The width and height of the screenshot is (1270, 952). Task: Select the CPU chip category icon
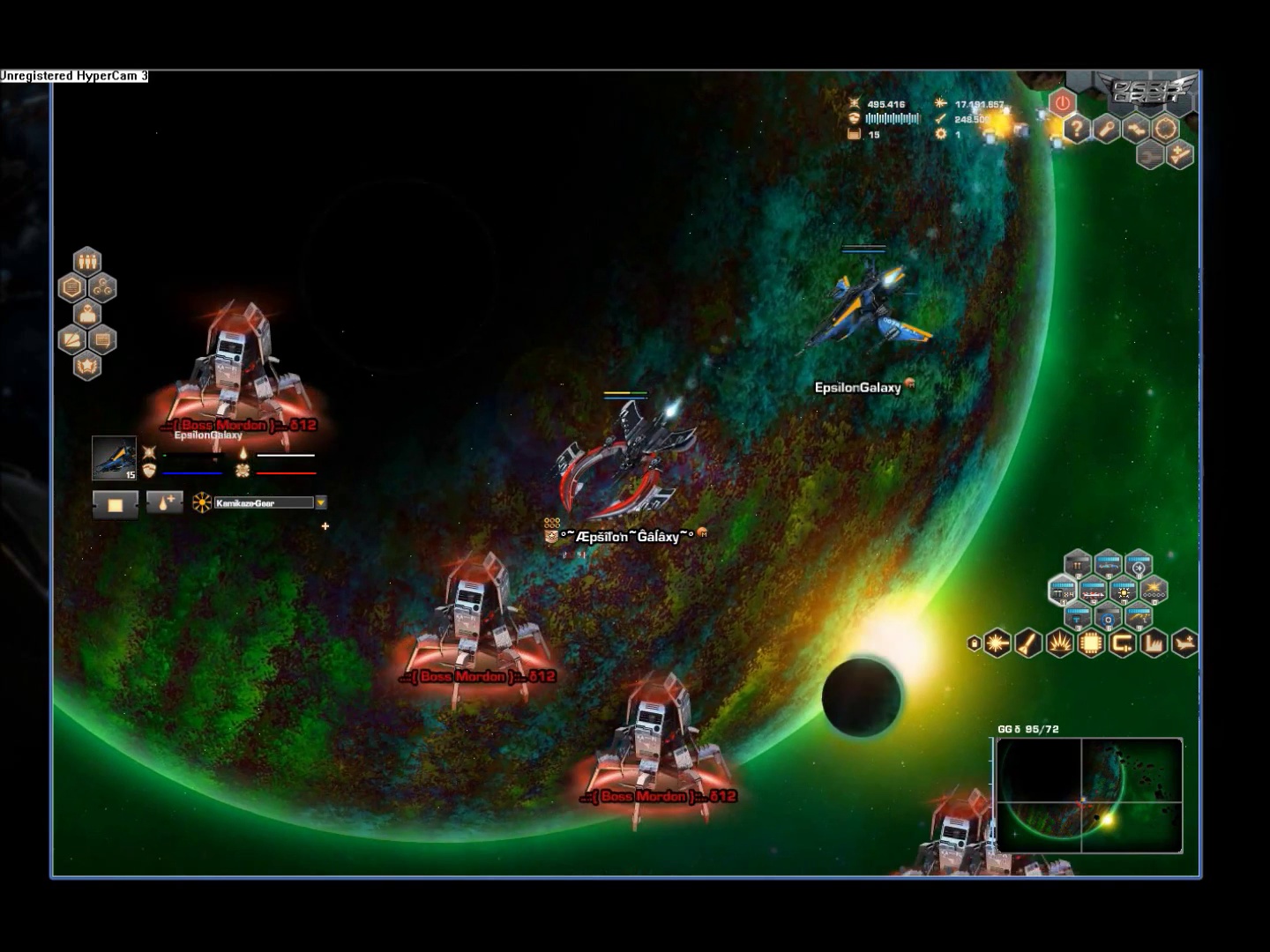1090,643
